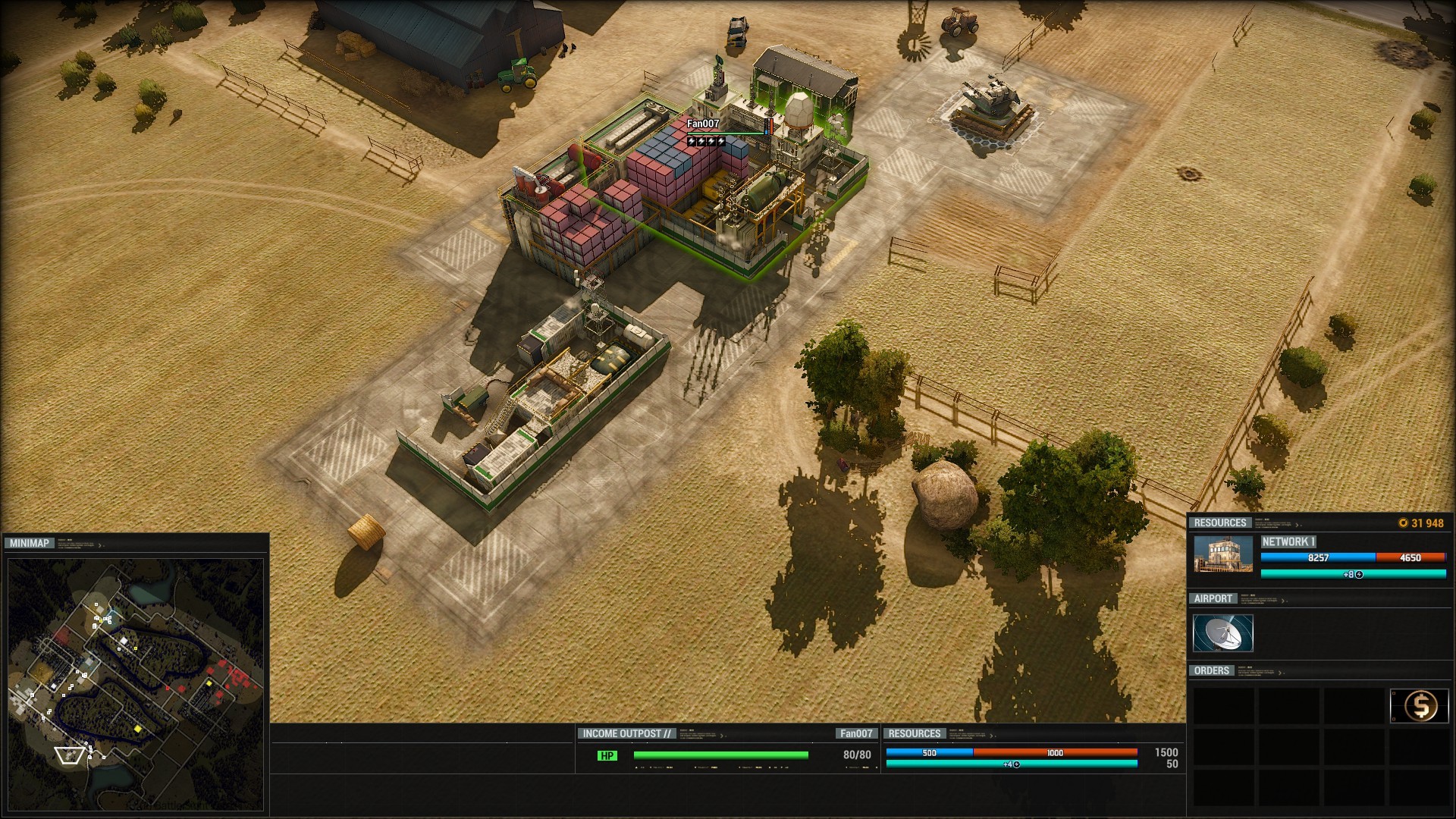This screenshot has width=1456, height=819.
Task: Open the Network 1 building thumbnail
Action: tap(1223, 554)
